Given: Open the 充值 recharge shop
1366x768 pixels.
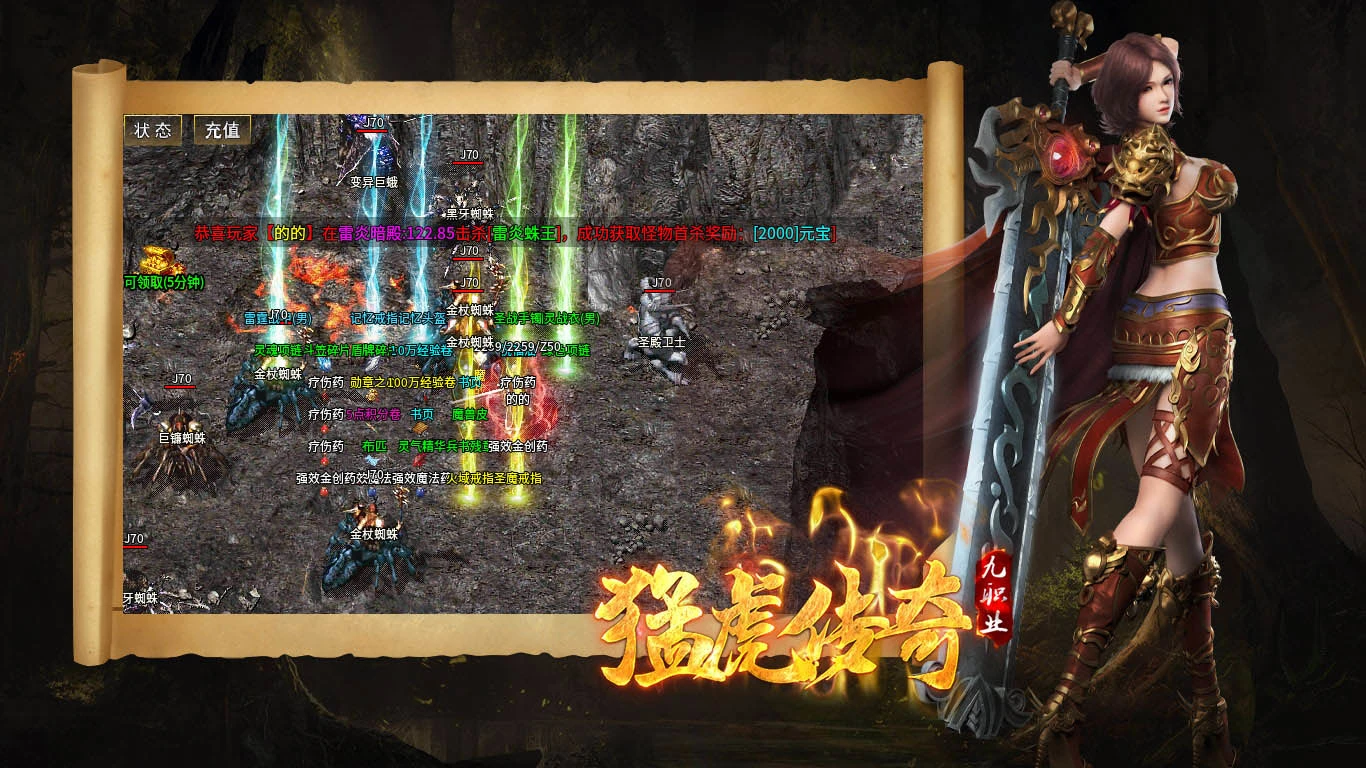Looking at the screenshot, I should click(x=222, y=130).
